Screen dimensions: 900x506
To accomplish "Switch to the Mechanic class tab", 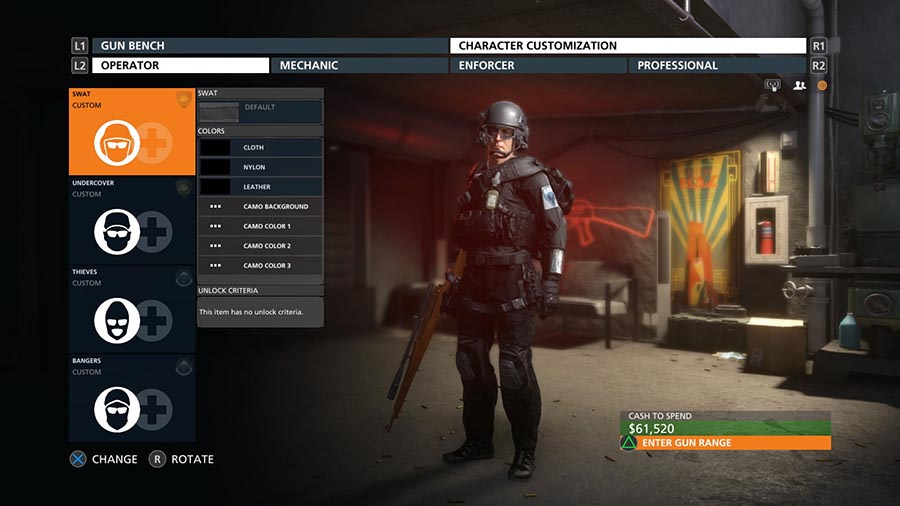I will pos(360,66).
